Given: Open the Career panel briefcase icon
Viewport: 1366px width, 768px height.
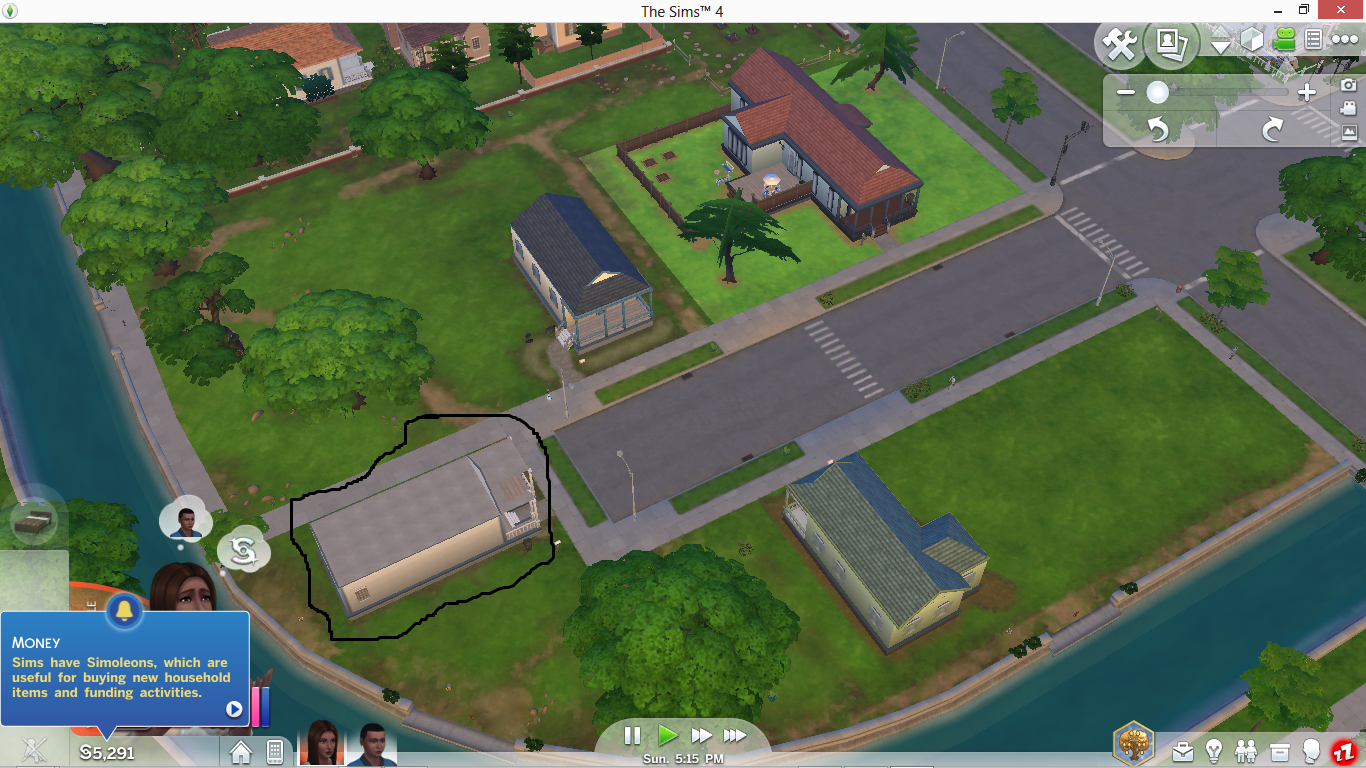Looking at the screenshot, I should (1183, 753).
